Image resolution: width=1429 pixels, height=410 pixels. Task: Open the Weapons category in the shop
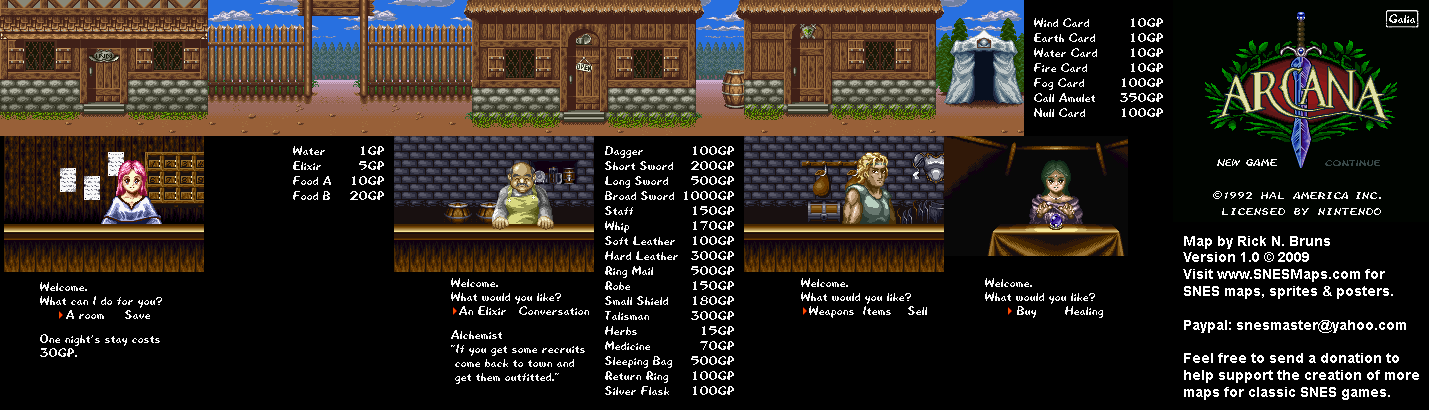point(830,311)
